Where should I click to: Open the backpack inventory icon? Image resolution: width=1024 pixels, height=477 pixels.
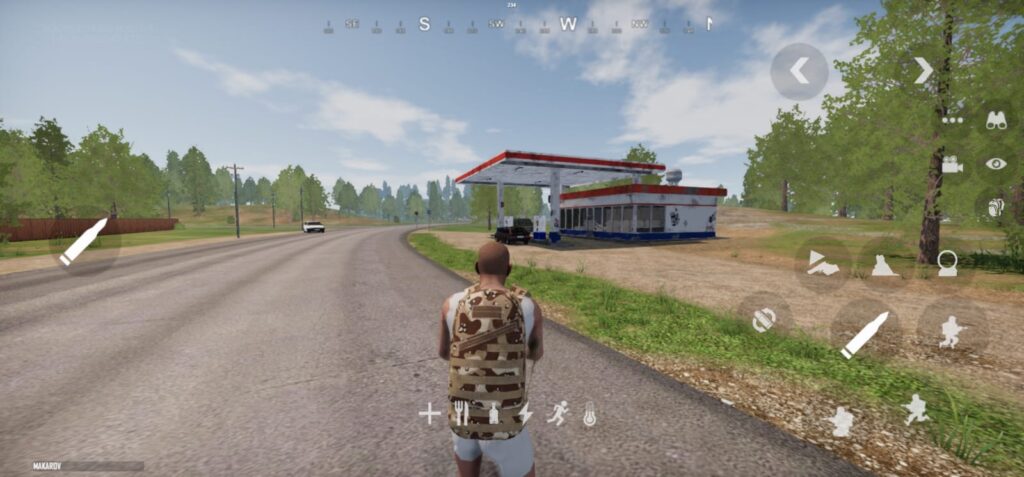[x=994, y=207]
